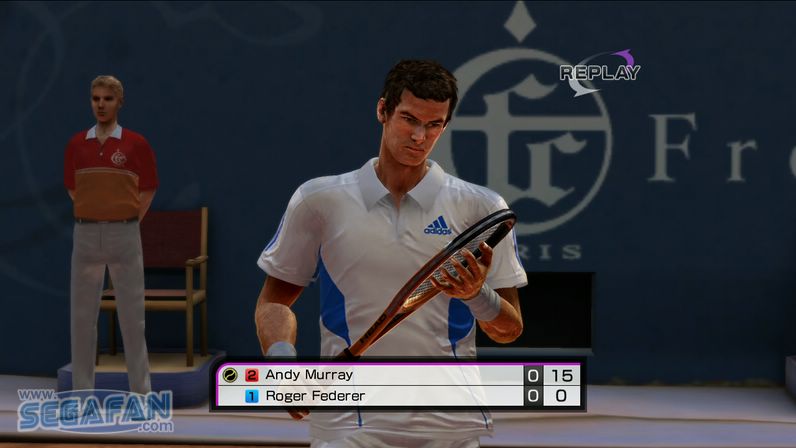This screenshot has height=448, width=796.
Task: Open the SEGAFAN.com watermark link
Action: [x=95, y=410]
